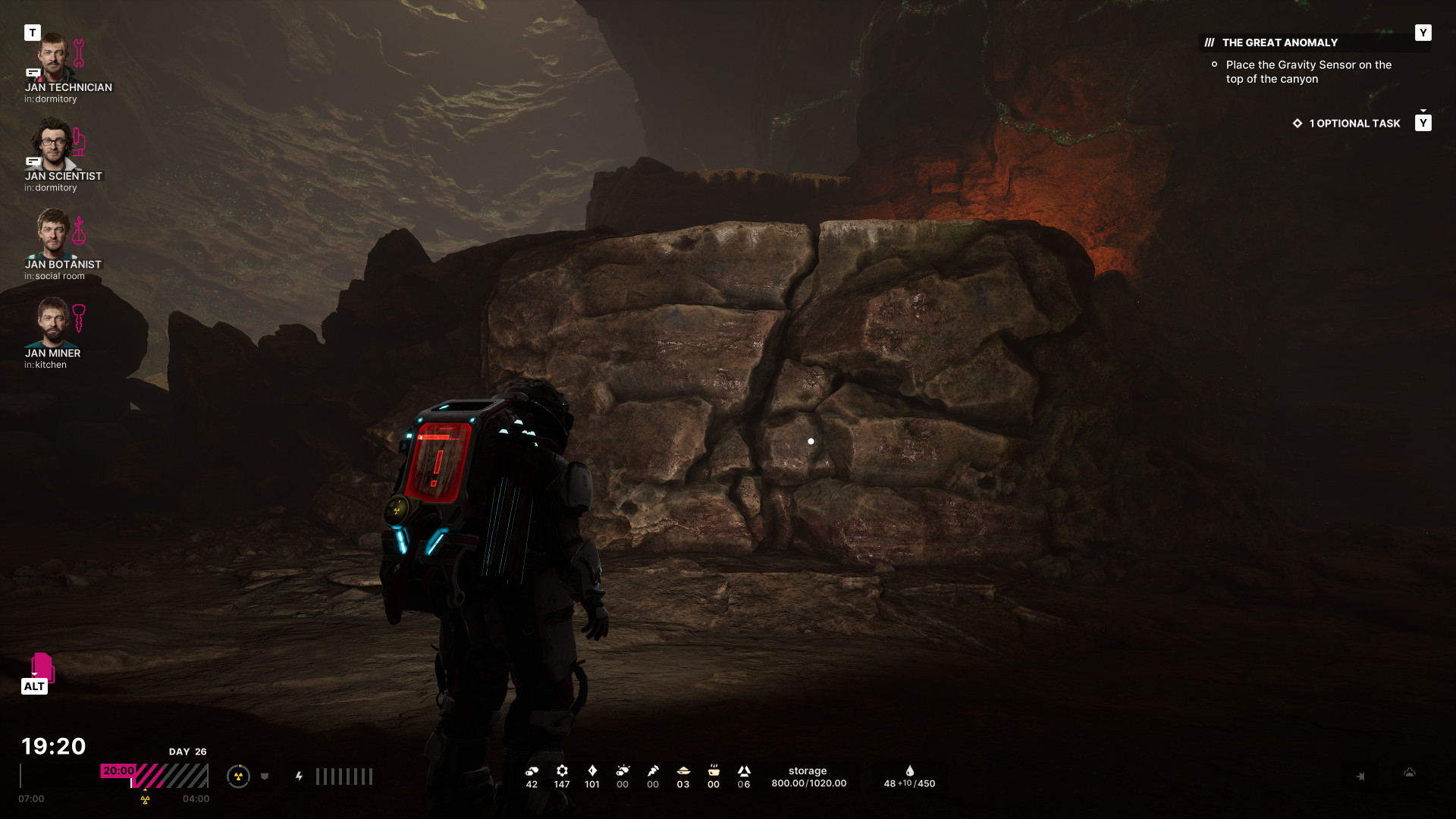This screenshot has height=819, width=1456.
Task: Pick the Jan Miner portrait
Action: (x=53, y=322)
